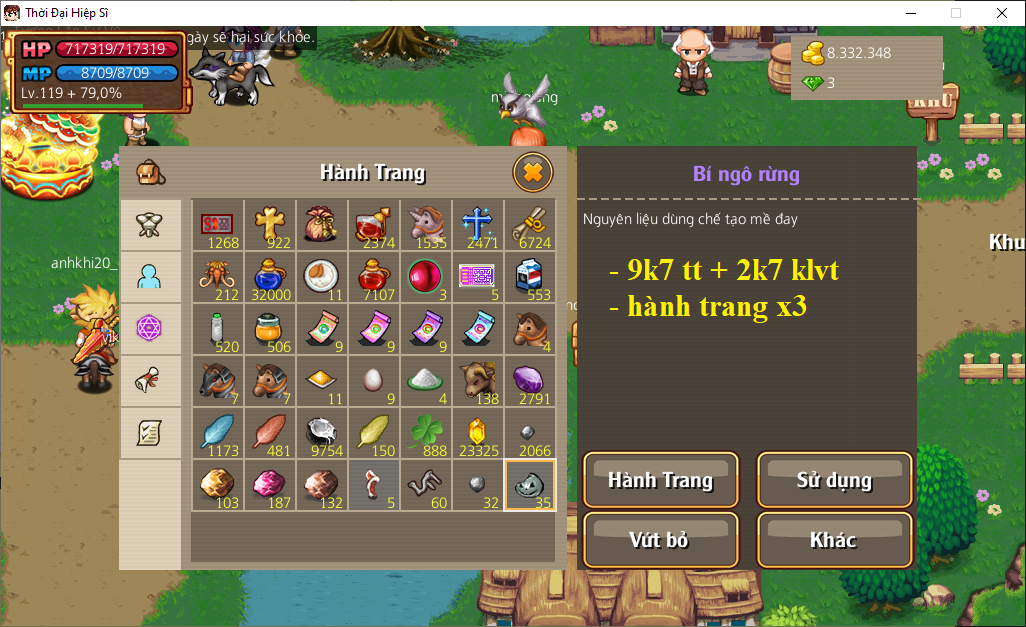Switch to the character silhouette tab

[150, 277]
